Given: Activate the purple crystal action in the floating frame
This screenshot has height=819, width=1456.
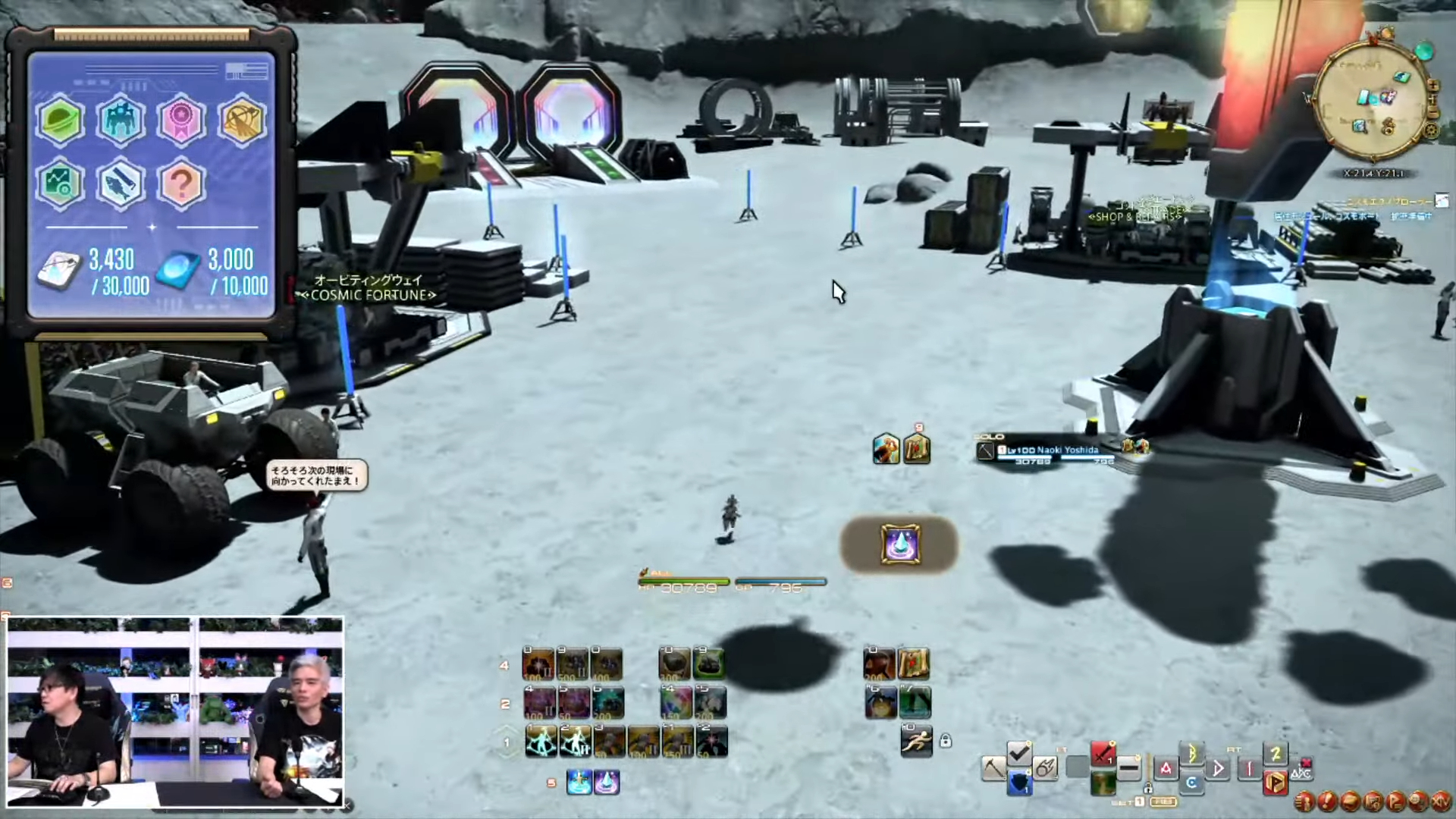Looking at the screenshot, I should coord(900,544).
